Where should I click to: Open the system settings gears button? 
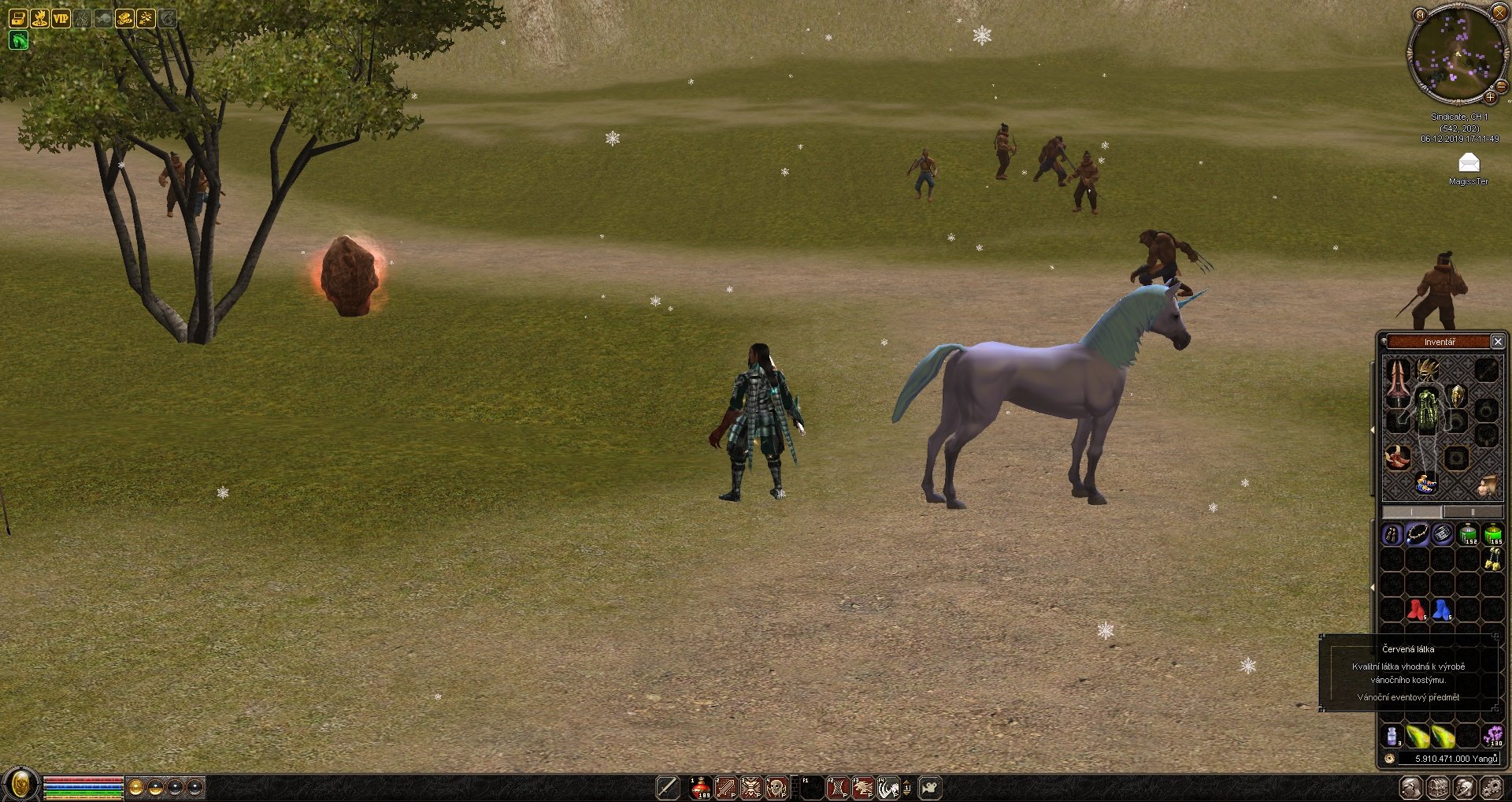tap(1492, 787)
